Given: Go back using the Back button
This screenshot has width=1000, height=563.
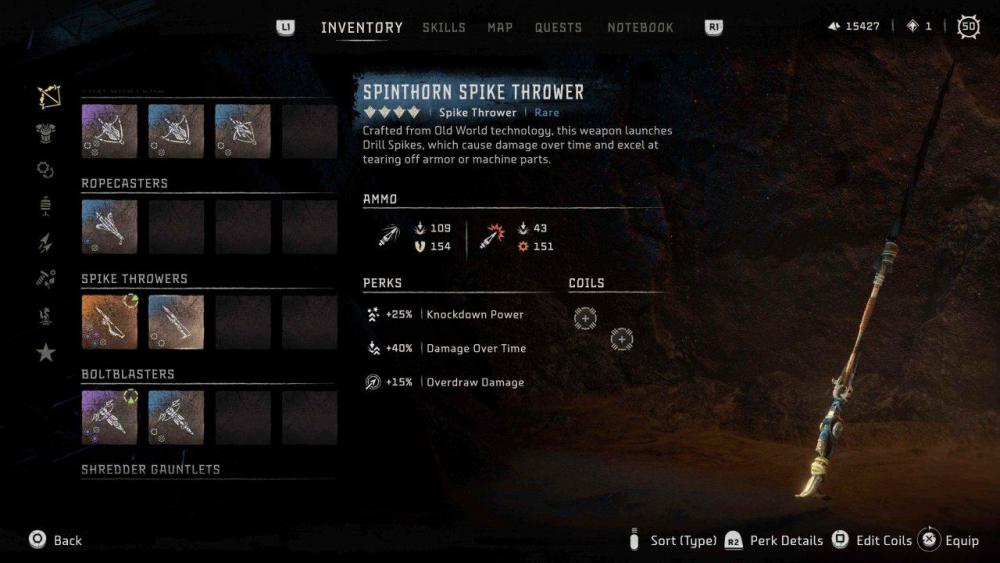Looking at the screenshot, I should tap(55, 541).
